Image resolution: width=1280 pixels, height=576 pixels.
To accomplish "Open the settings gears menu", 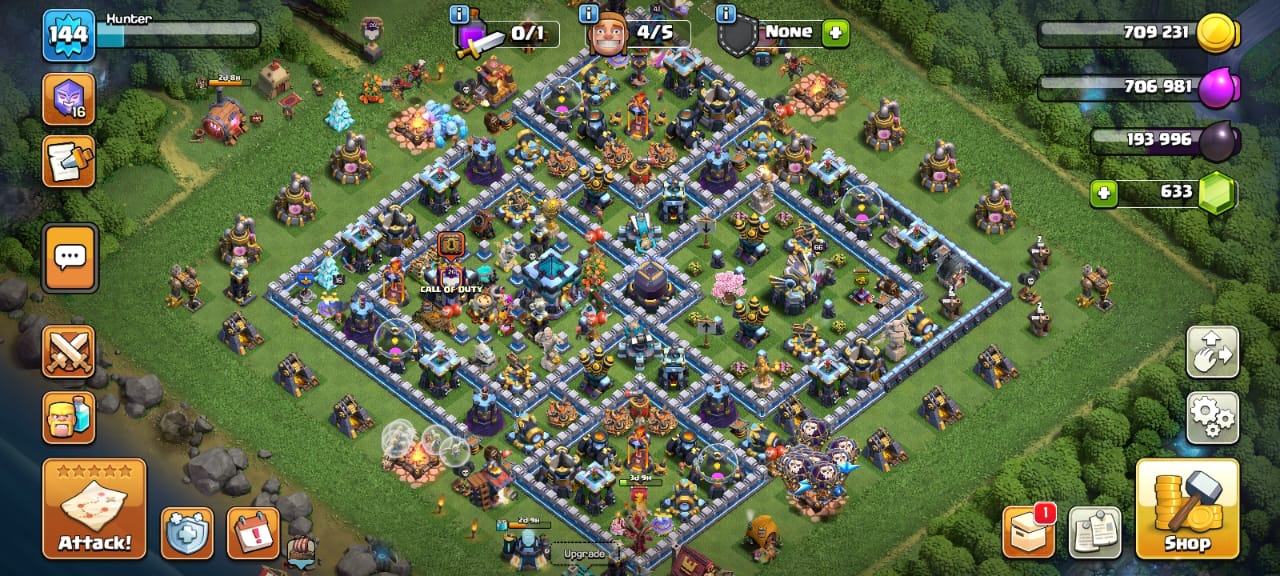I will click(1212, 417).
